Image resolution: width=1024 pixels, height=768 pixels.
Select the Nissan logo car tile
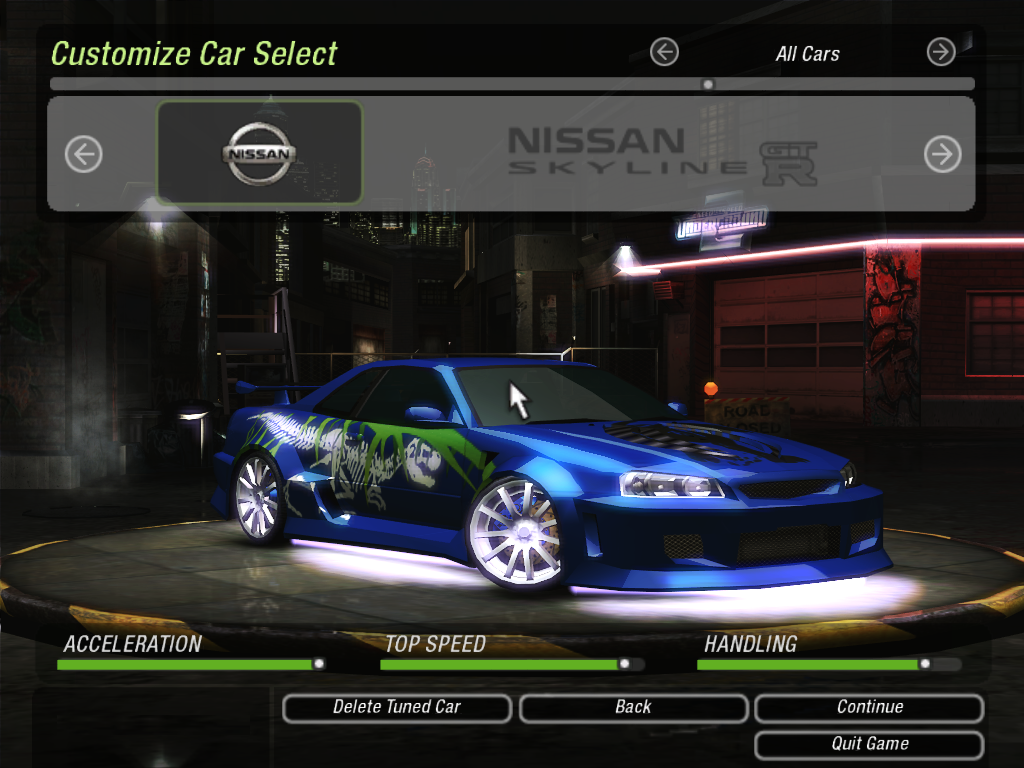pyautogui.click(x=259, y=153)
